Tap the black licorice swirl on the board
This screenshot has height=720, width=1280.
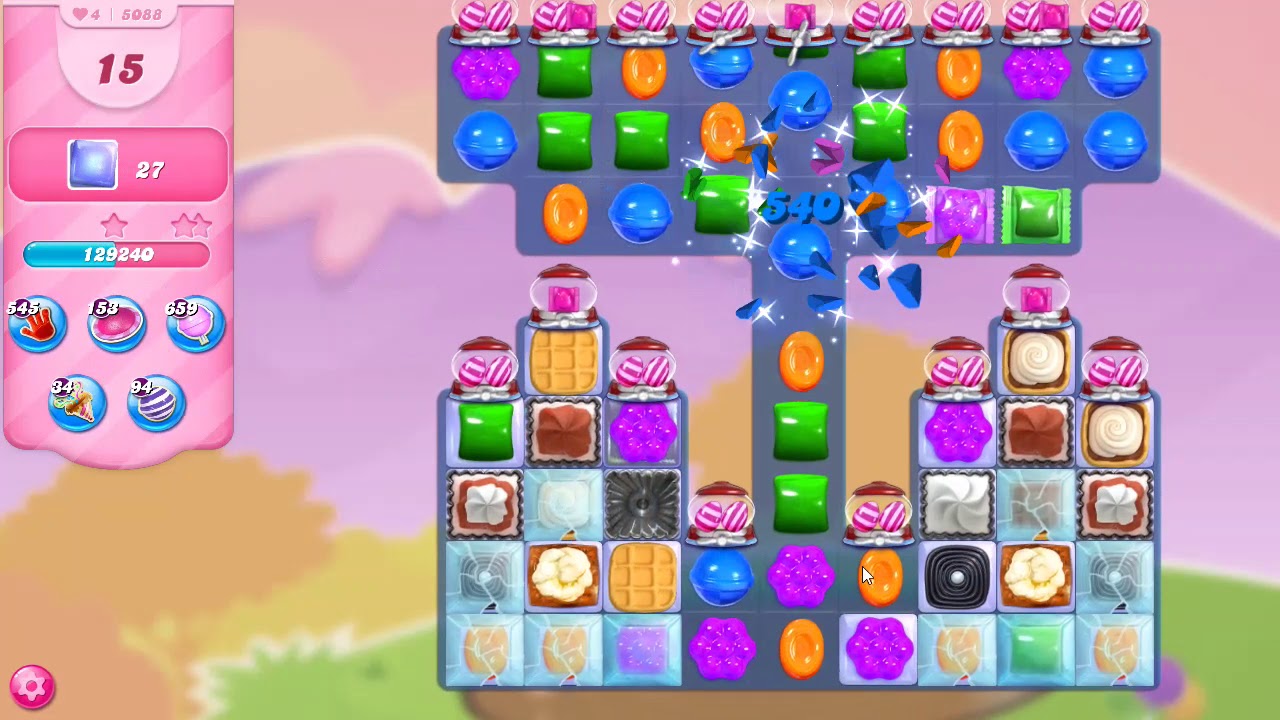pos(958,574)
